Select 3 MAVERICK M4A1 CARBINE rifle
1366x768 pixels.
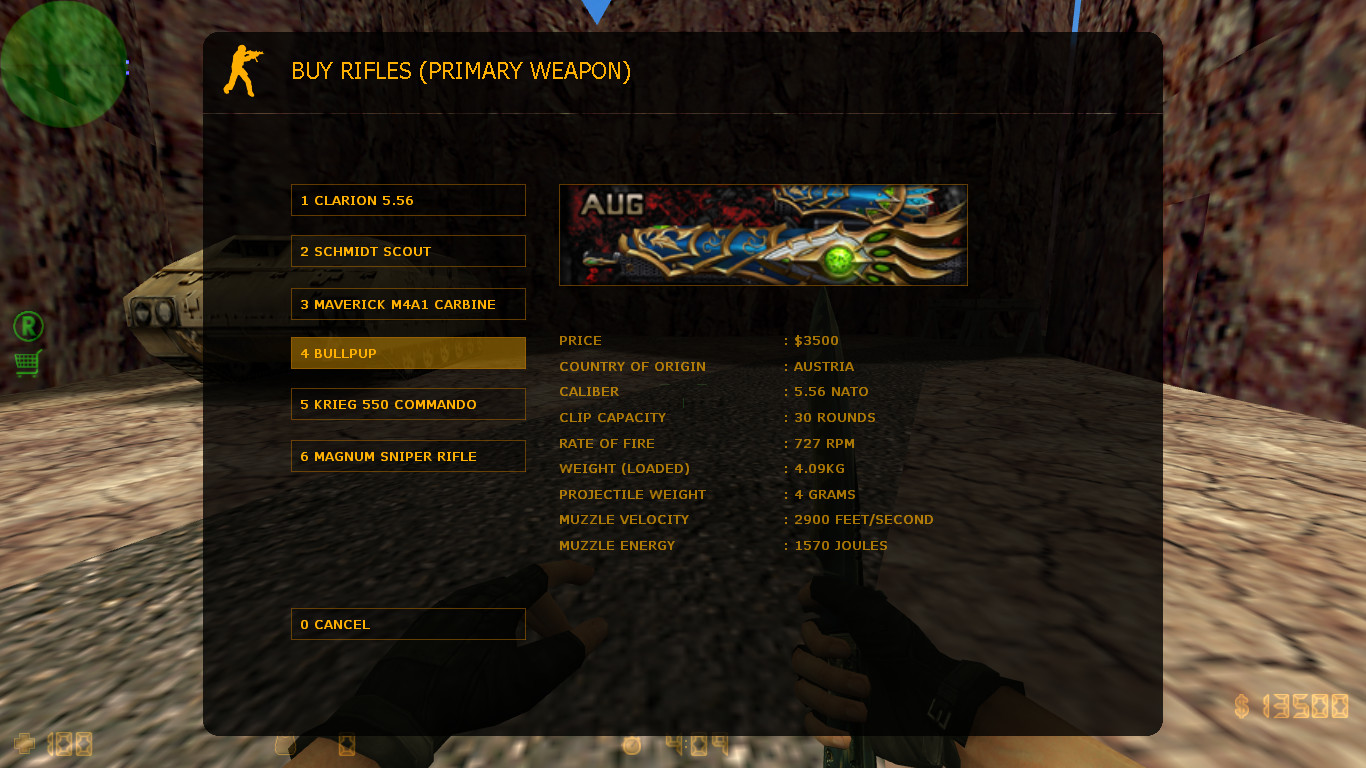[x=407, y=303]
